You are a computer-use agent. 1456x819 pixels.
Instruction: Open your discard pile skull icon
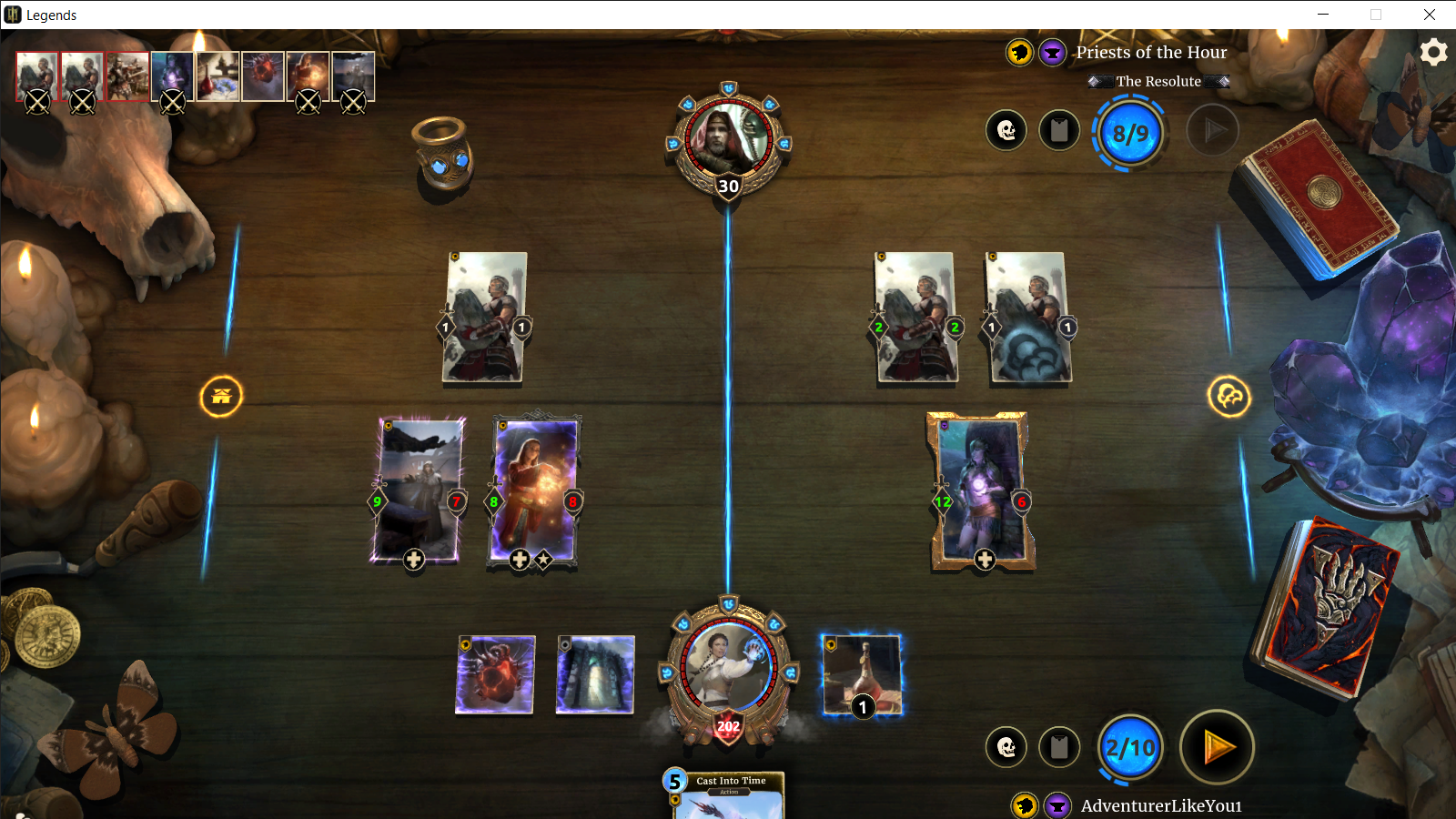click(x=1006, y=748)
